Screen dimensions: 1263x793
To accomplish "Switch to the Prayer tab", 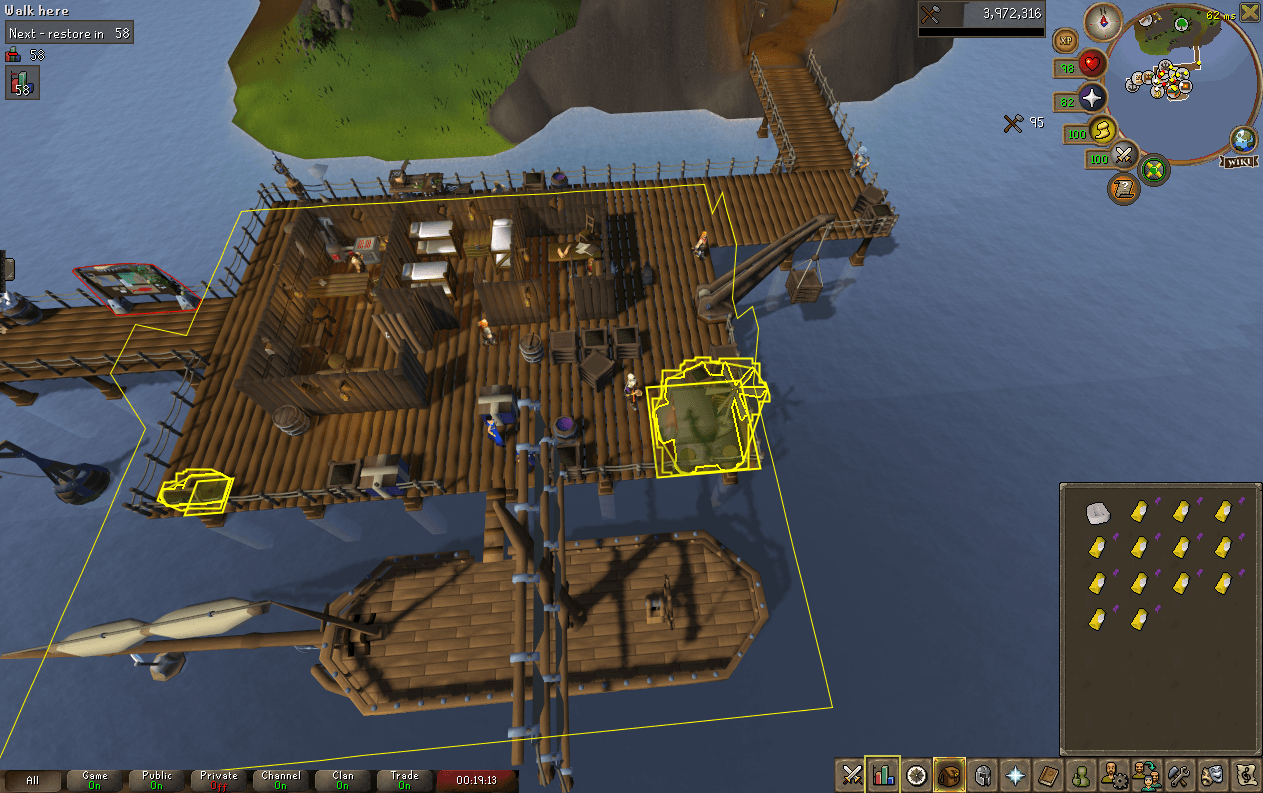I will (x=1015, y=774).
